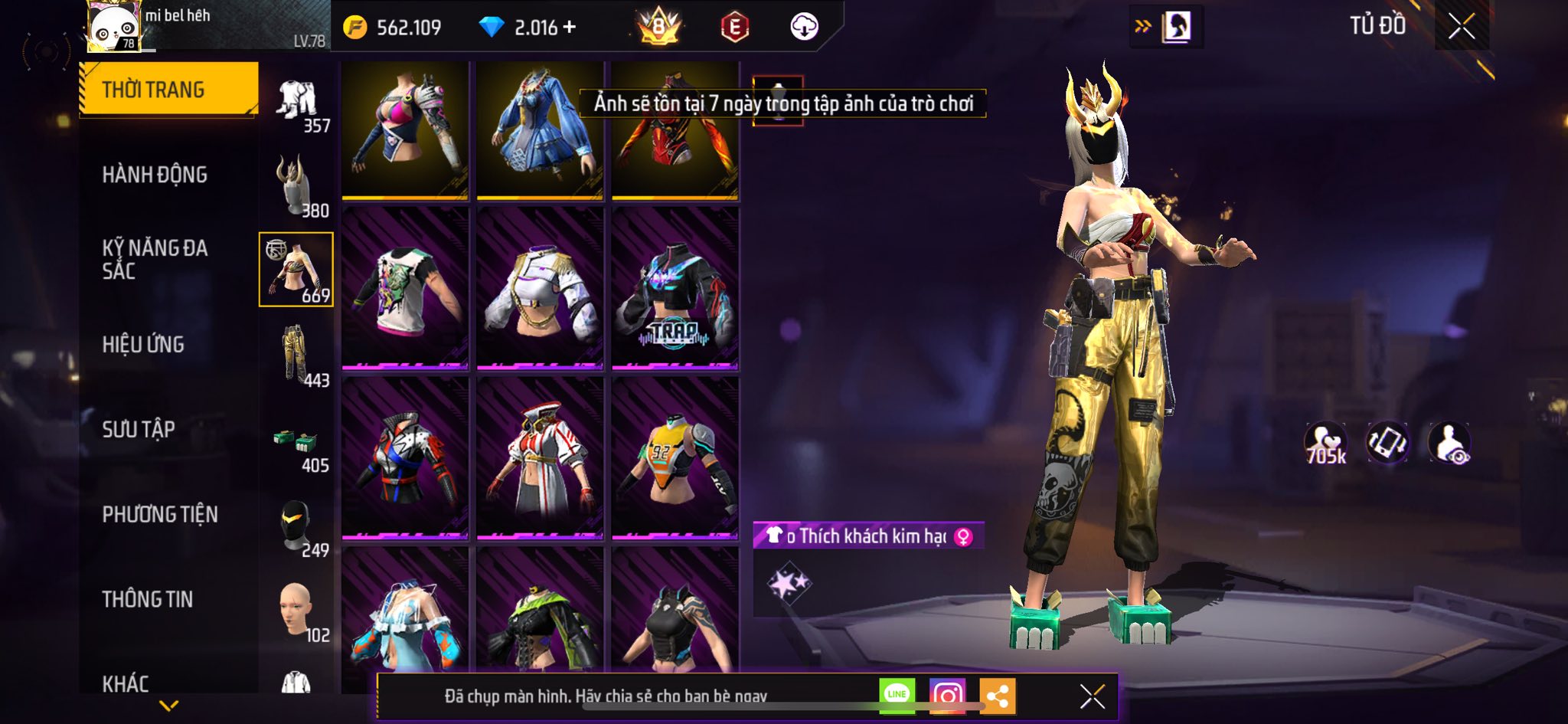Open the HÀNH ĐỘNG menu section
Image resolution: width=1568 pixels, height=724 pixels.
click(x=155, y=175)
